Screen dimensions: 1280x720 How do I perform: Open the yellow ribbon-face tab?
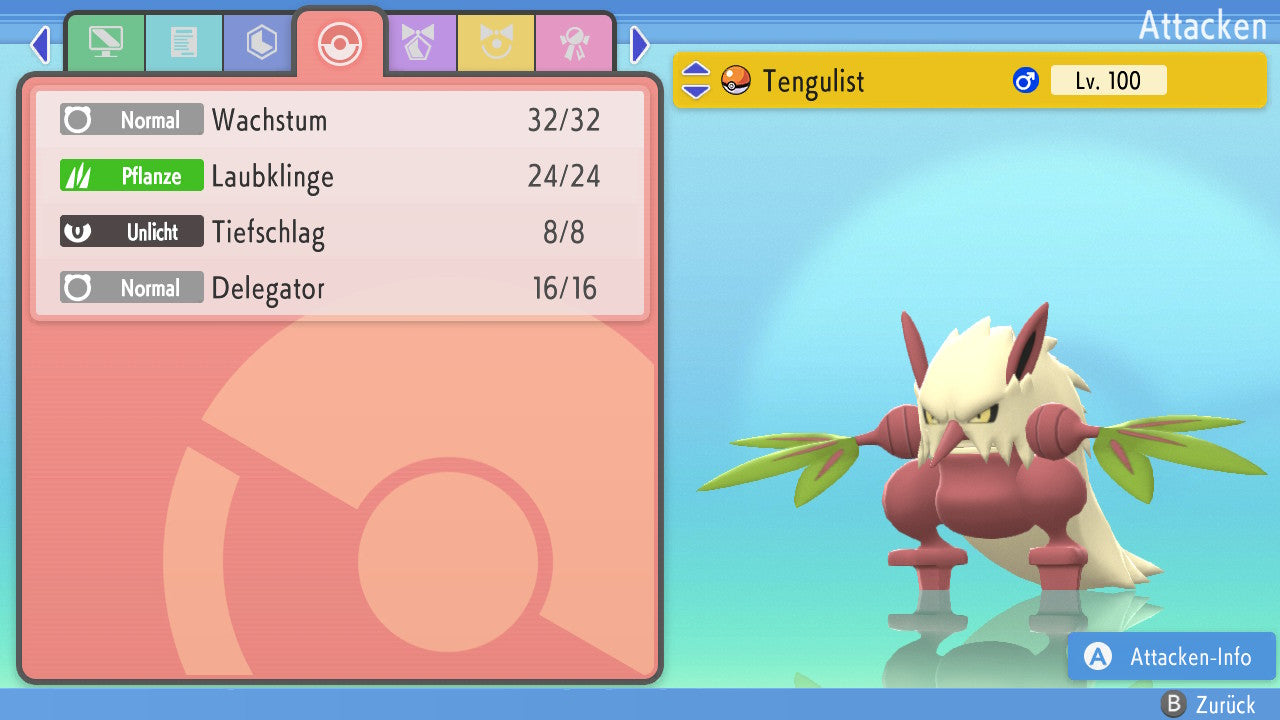[x=496, y=43]
